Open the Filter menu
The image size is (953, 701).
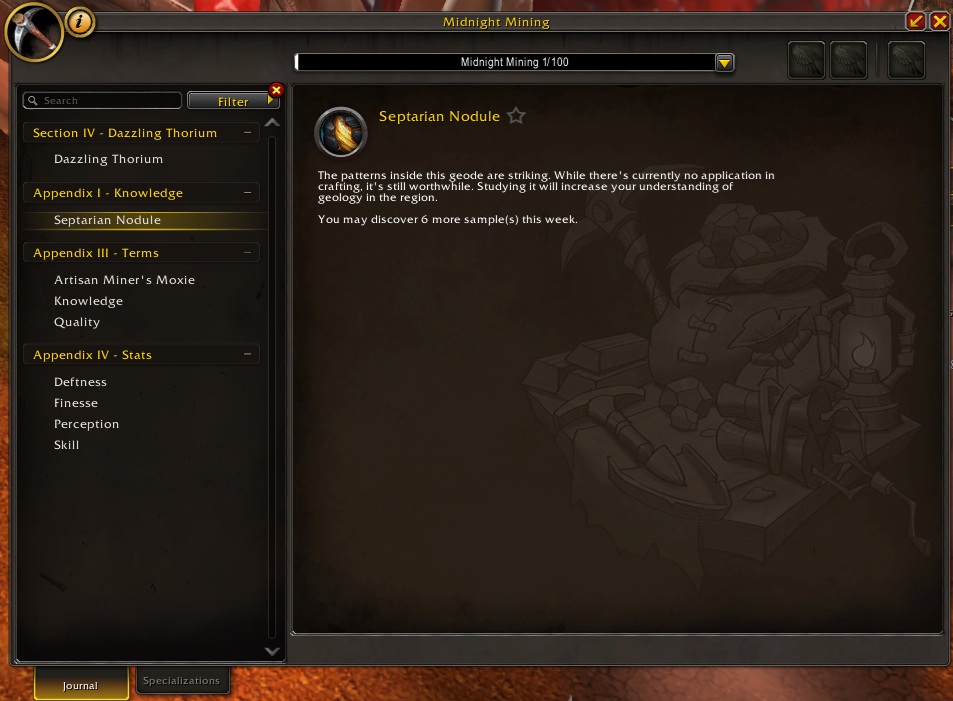click(233, 101)
